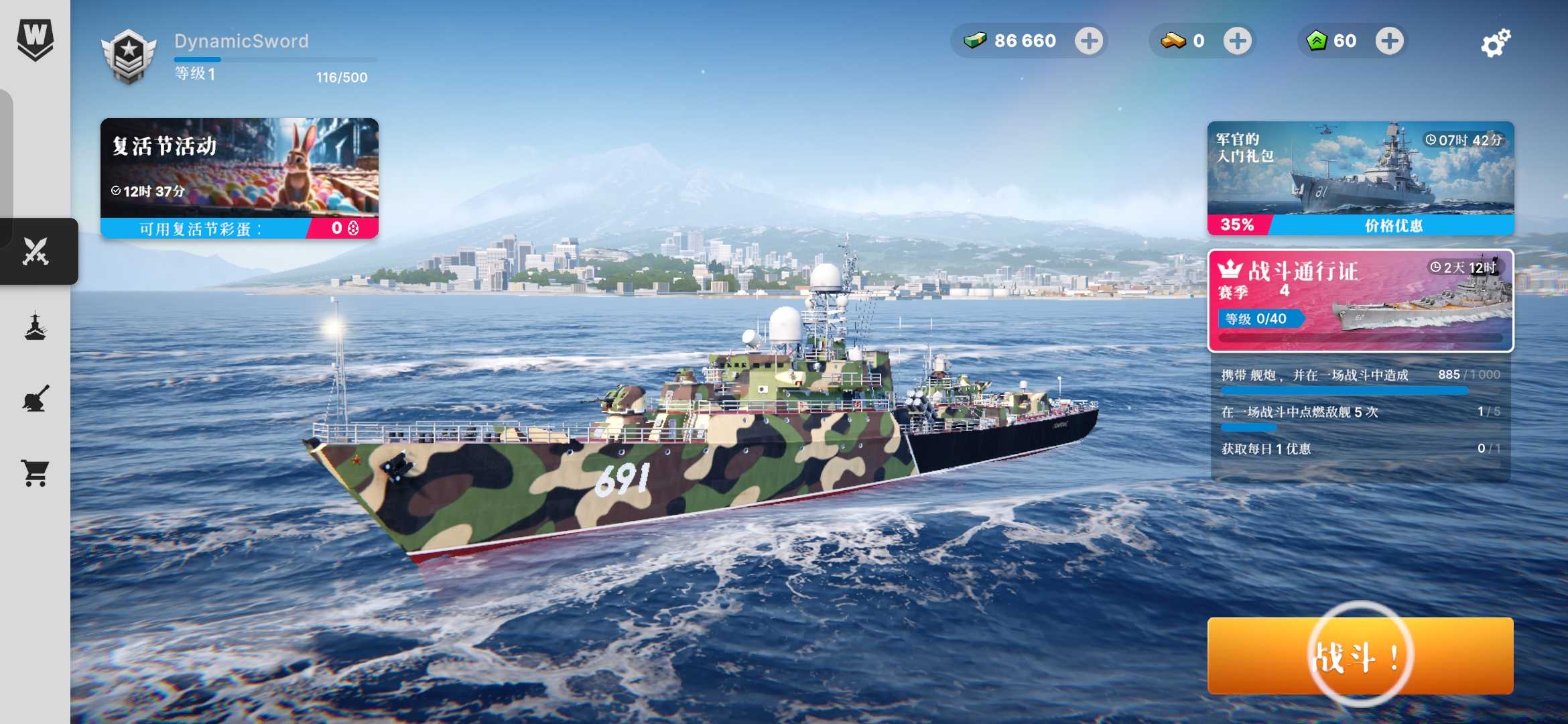Add more gold bars currency
Image resolution: width=1568 pixels, height=724 pixels.
tap(1237, 41)
